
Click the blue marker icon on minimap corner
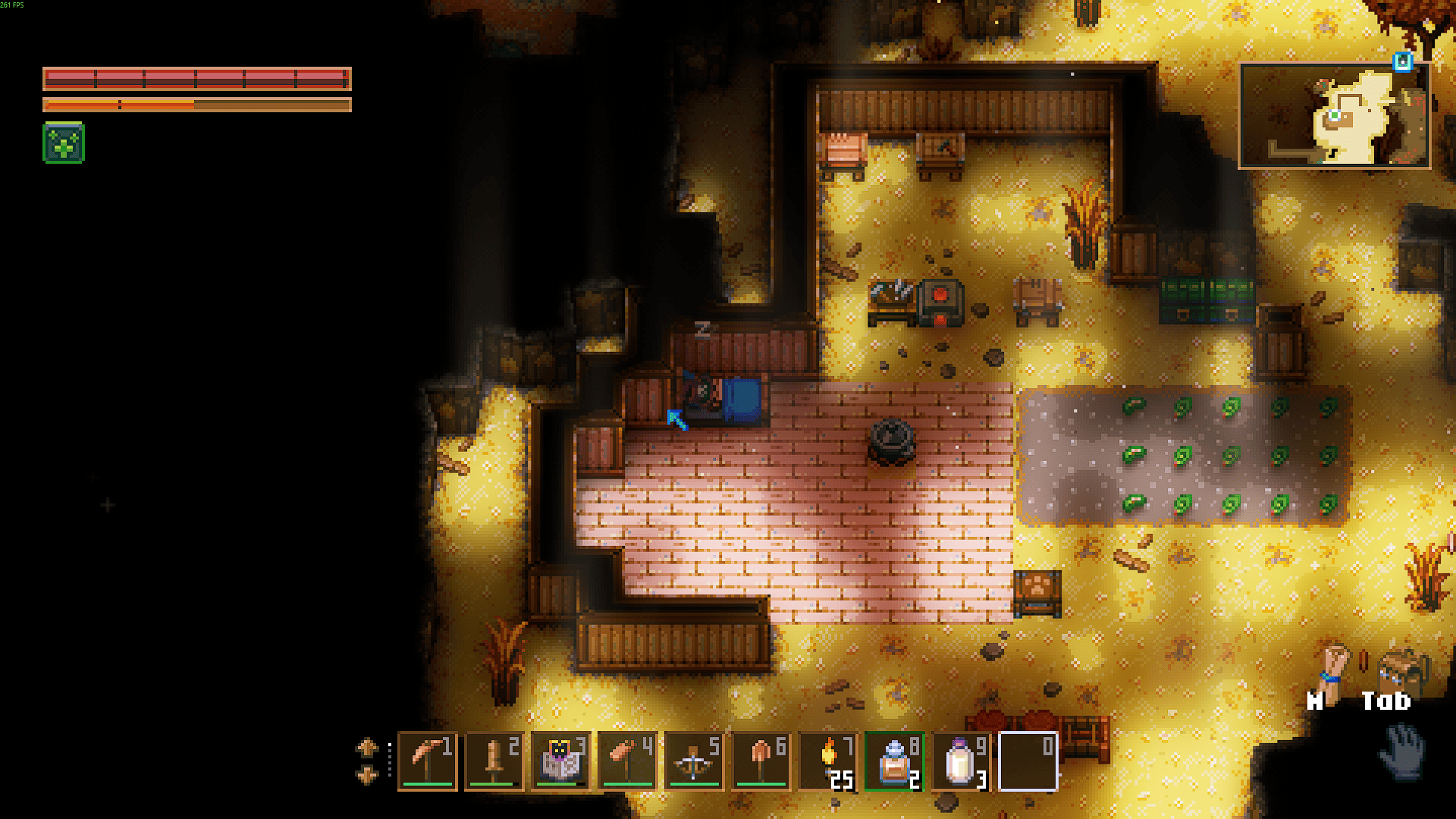tap(1403, 61)
